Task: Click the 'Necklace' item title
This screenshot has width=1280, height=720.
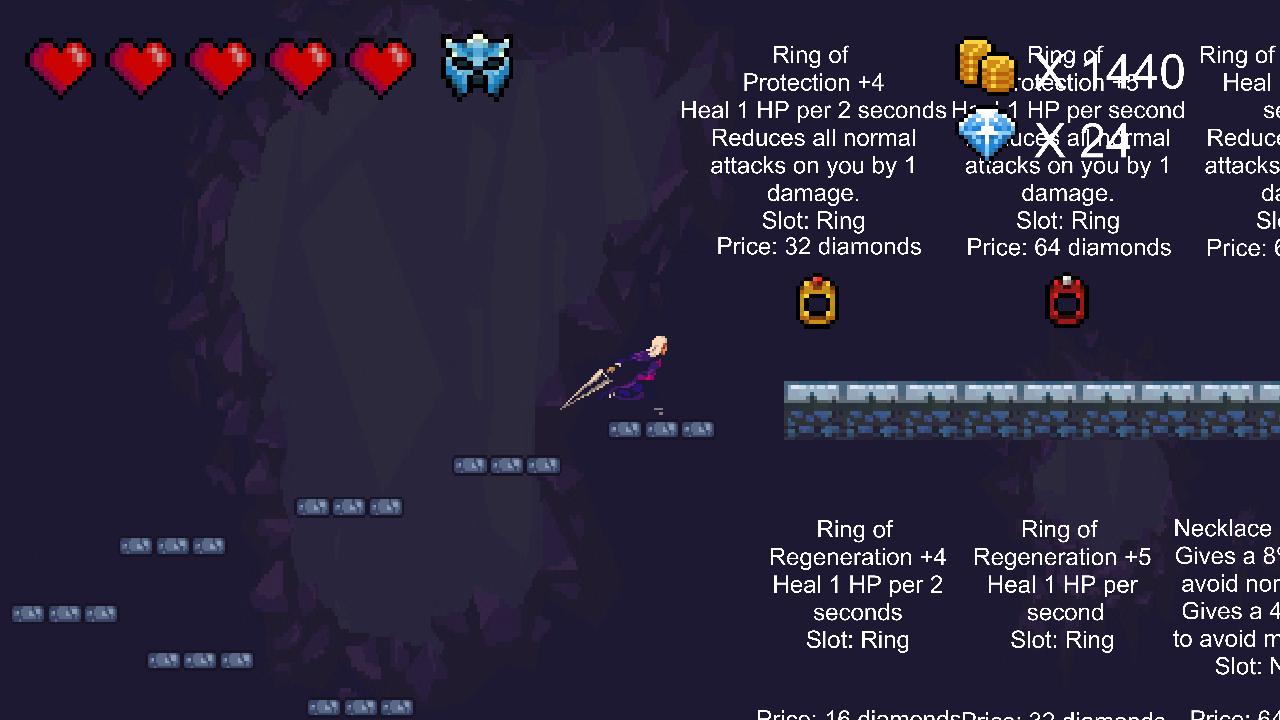Action: 1223,528
